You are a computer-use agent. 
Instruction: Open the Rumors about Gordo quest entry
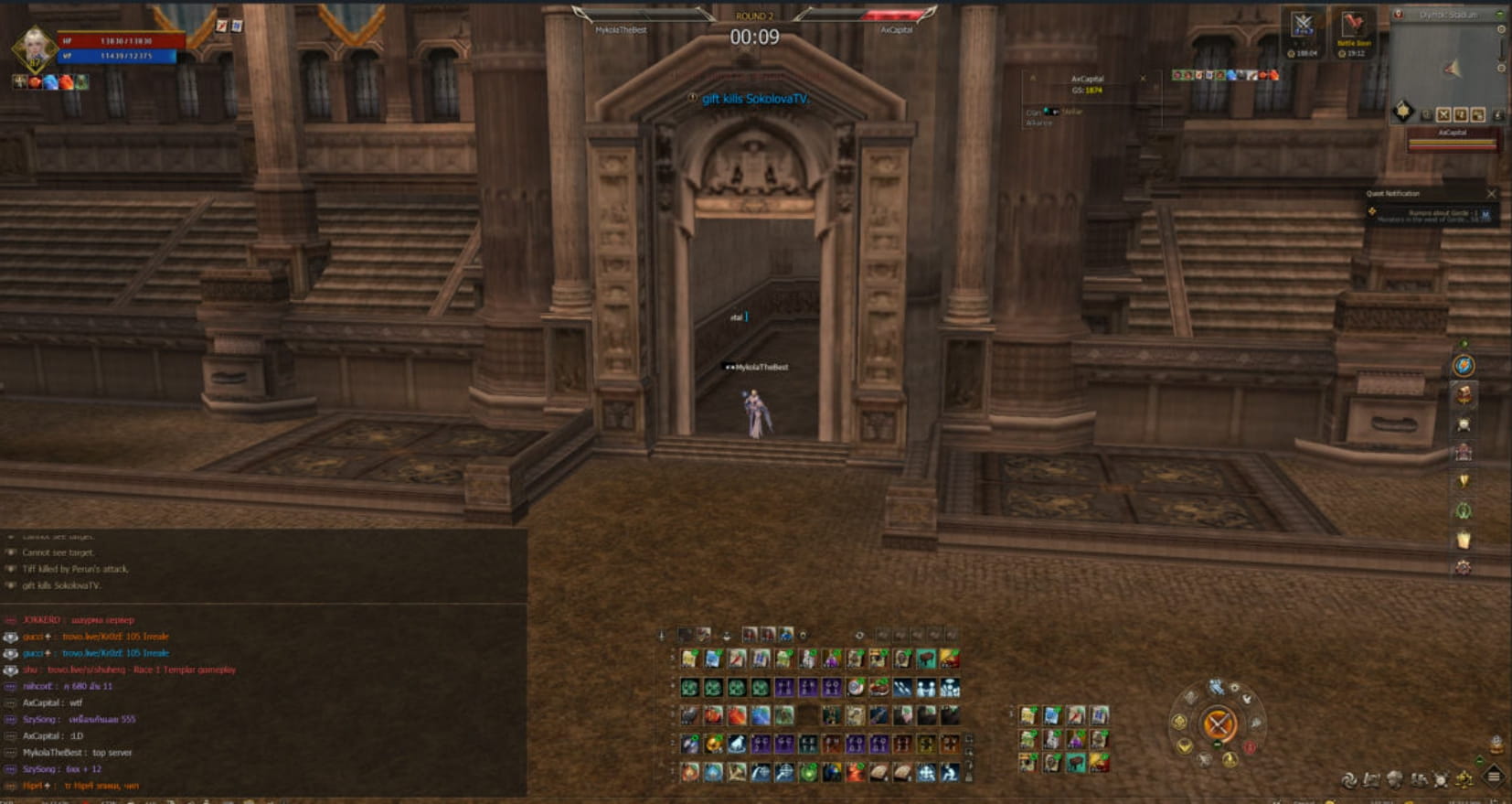pyautogui.click(x=1431, y=215)
